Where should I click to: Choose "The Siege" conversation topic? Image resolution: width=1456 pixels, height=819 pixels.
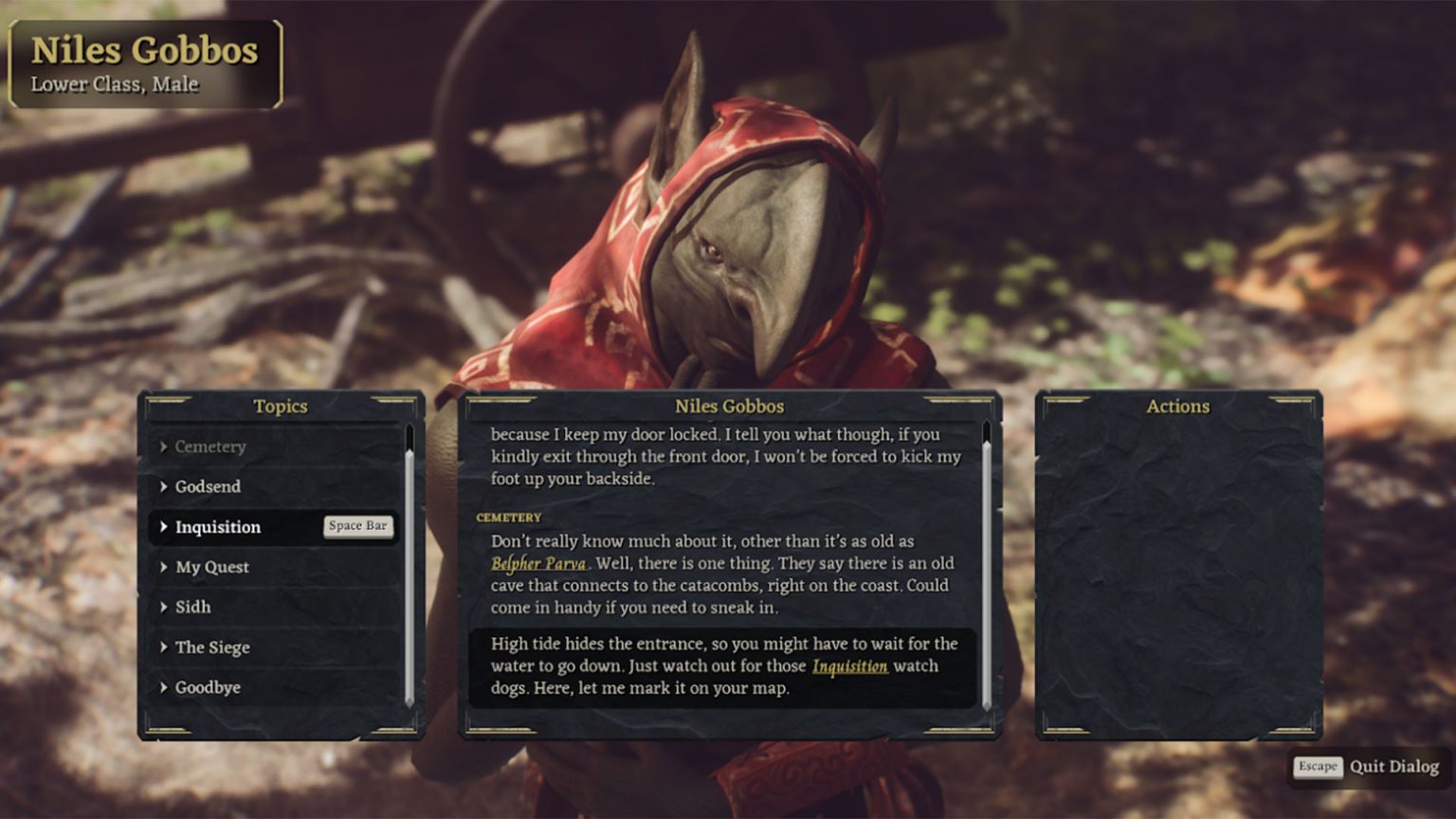[x=212, y=647]
